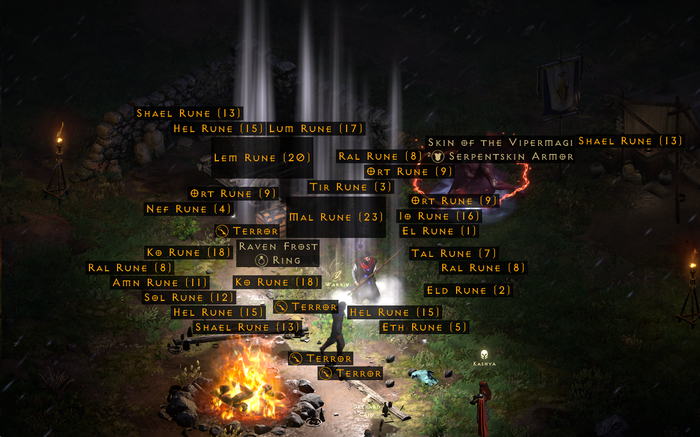Select the Io Rune (16) label
Screen dimensions: 700x437
(x=439, y=216)
